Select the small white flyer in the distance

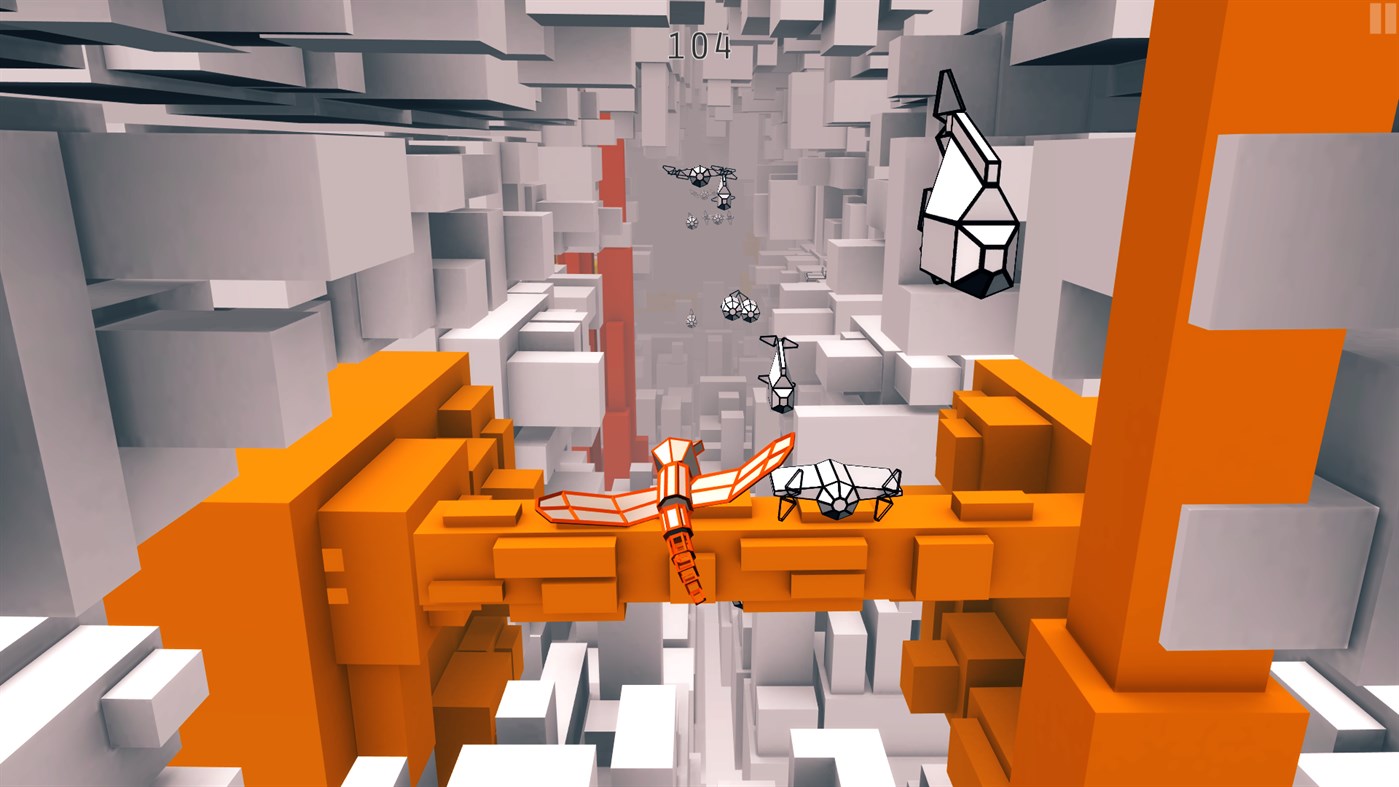690,320
